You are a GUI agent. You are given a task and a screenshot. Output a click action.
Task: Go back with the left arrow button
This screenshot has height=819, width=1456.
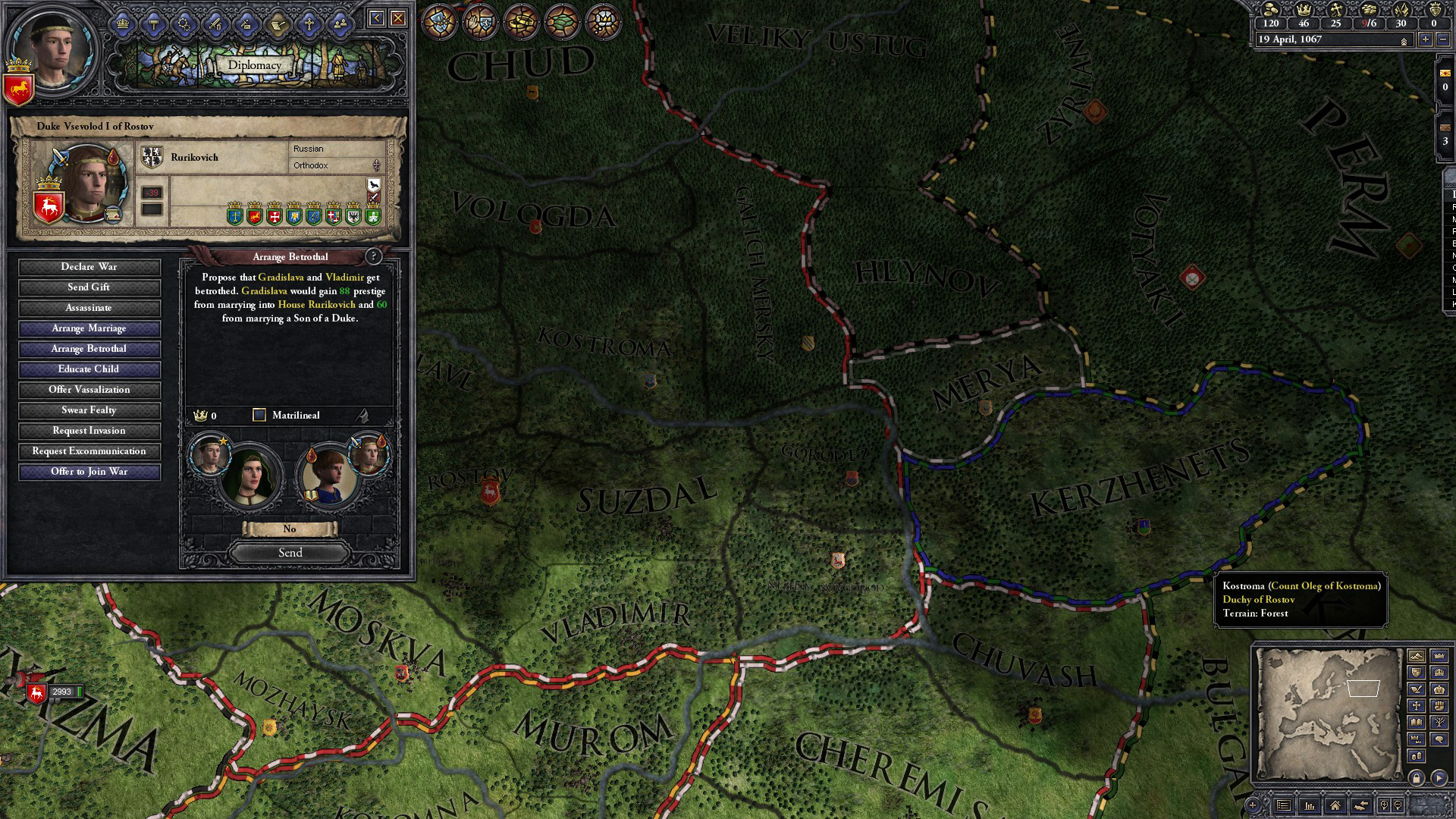pyautogui.click(x=376, y=18)
